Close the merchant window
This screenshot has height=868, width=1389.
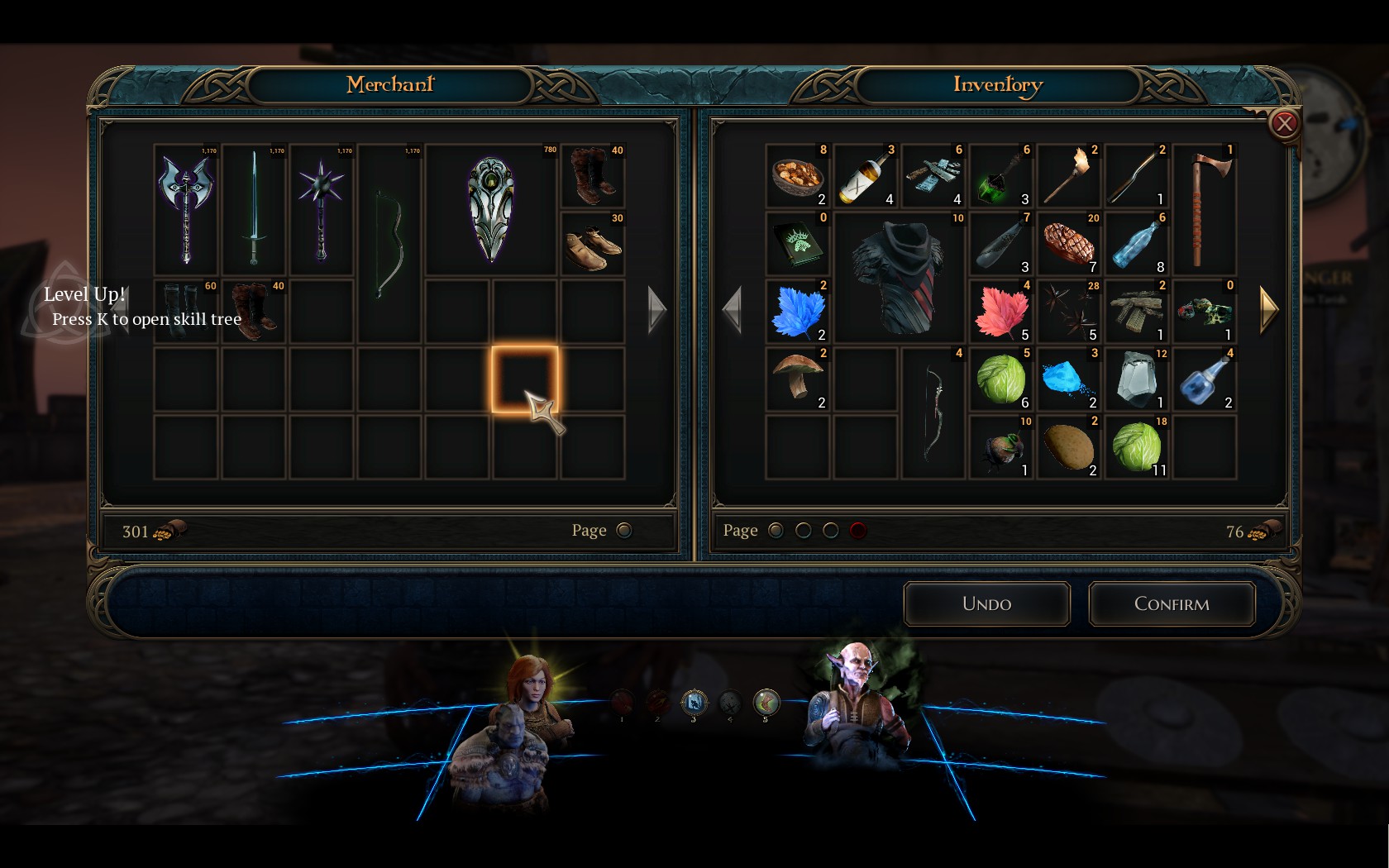[1283, 124]
